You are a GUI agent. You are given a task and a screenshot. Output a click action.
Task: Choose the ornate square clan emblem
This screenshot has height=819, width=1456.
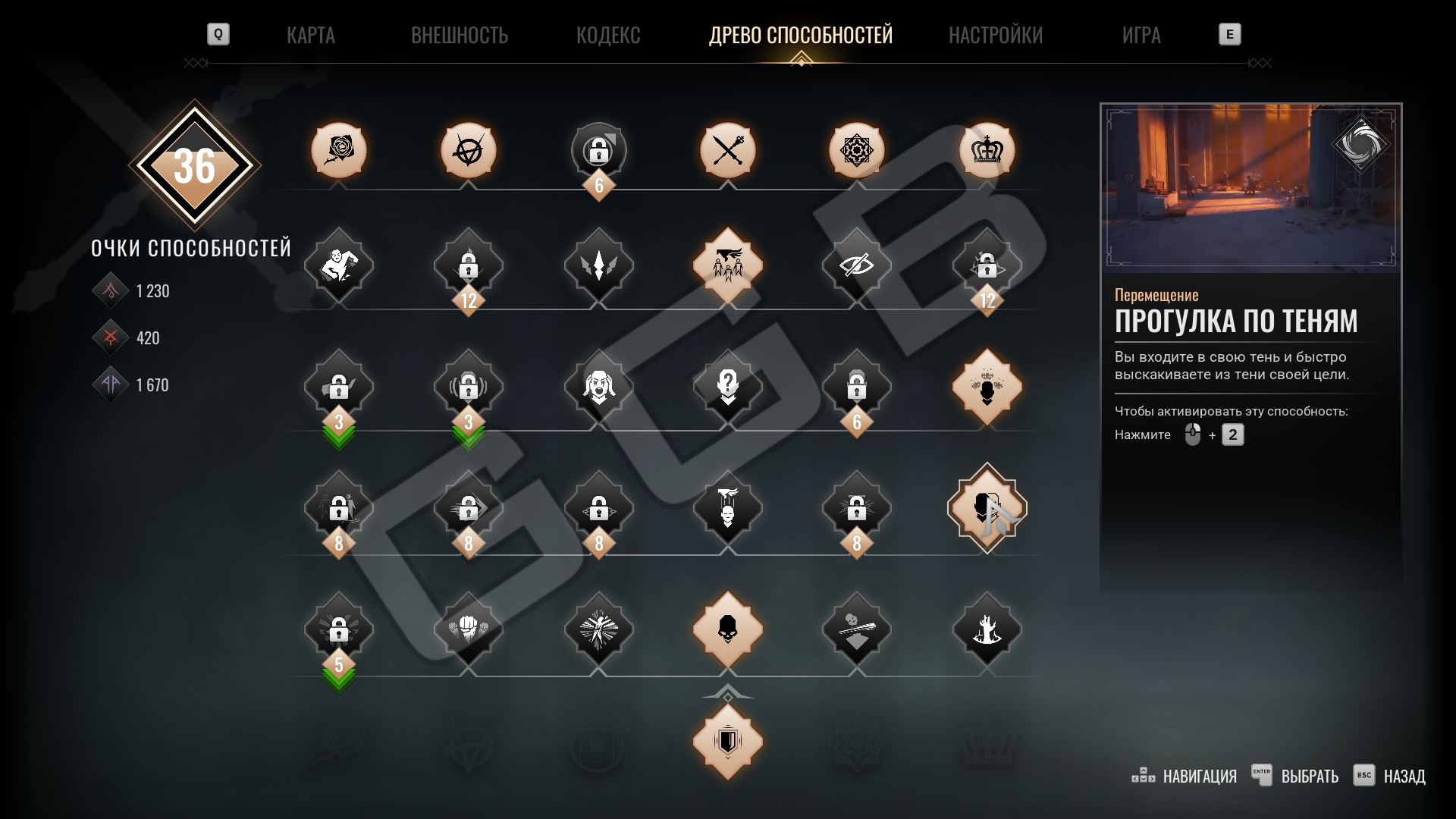point(857,150)
